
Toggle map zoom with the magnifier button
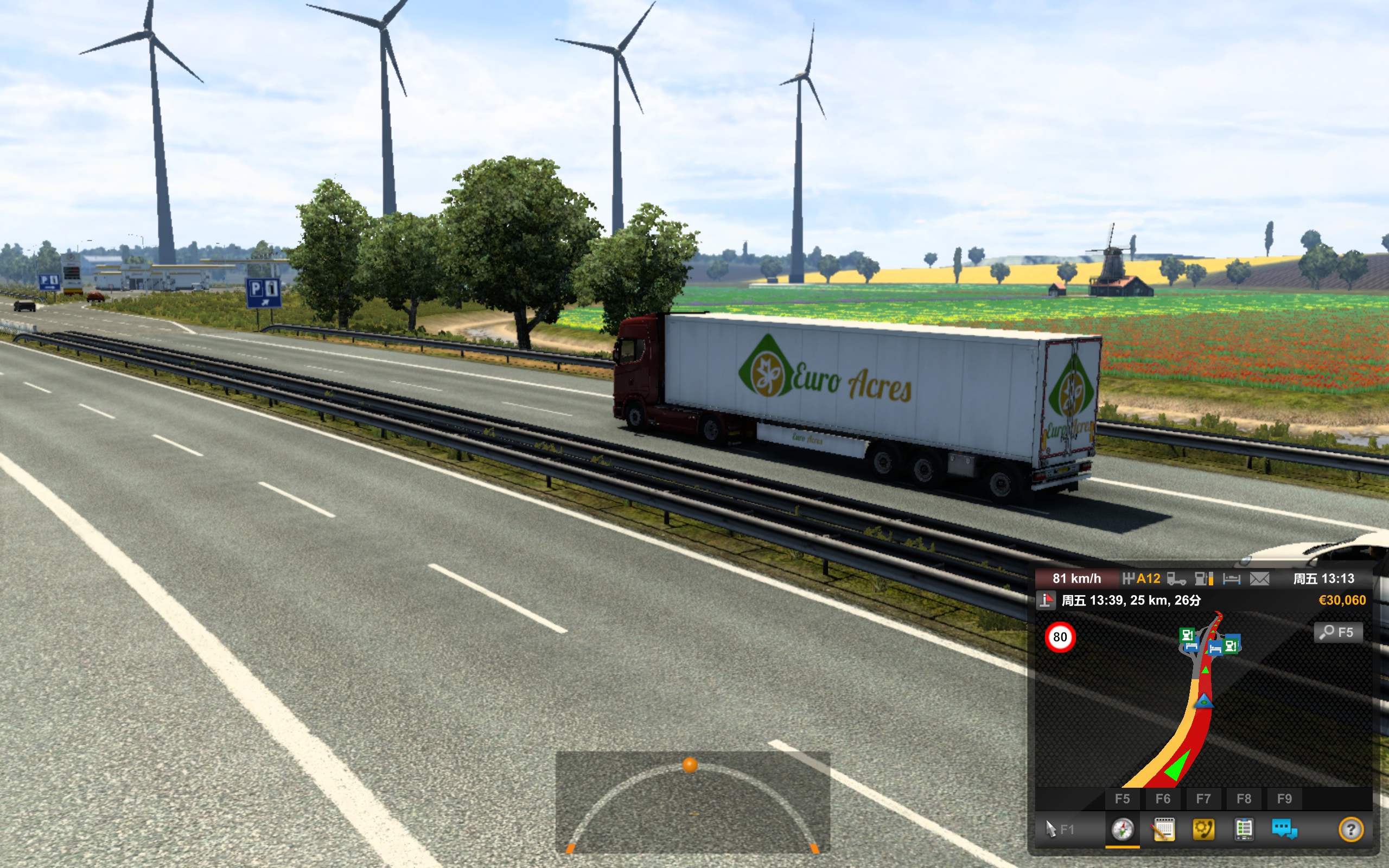click(1337, 632)
